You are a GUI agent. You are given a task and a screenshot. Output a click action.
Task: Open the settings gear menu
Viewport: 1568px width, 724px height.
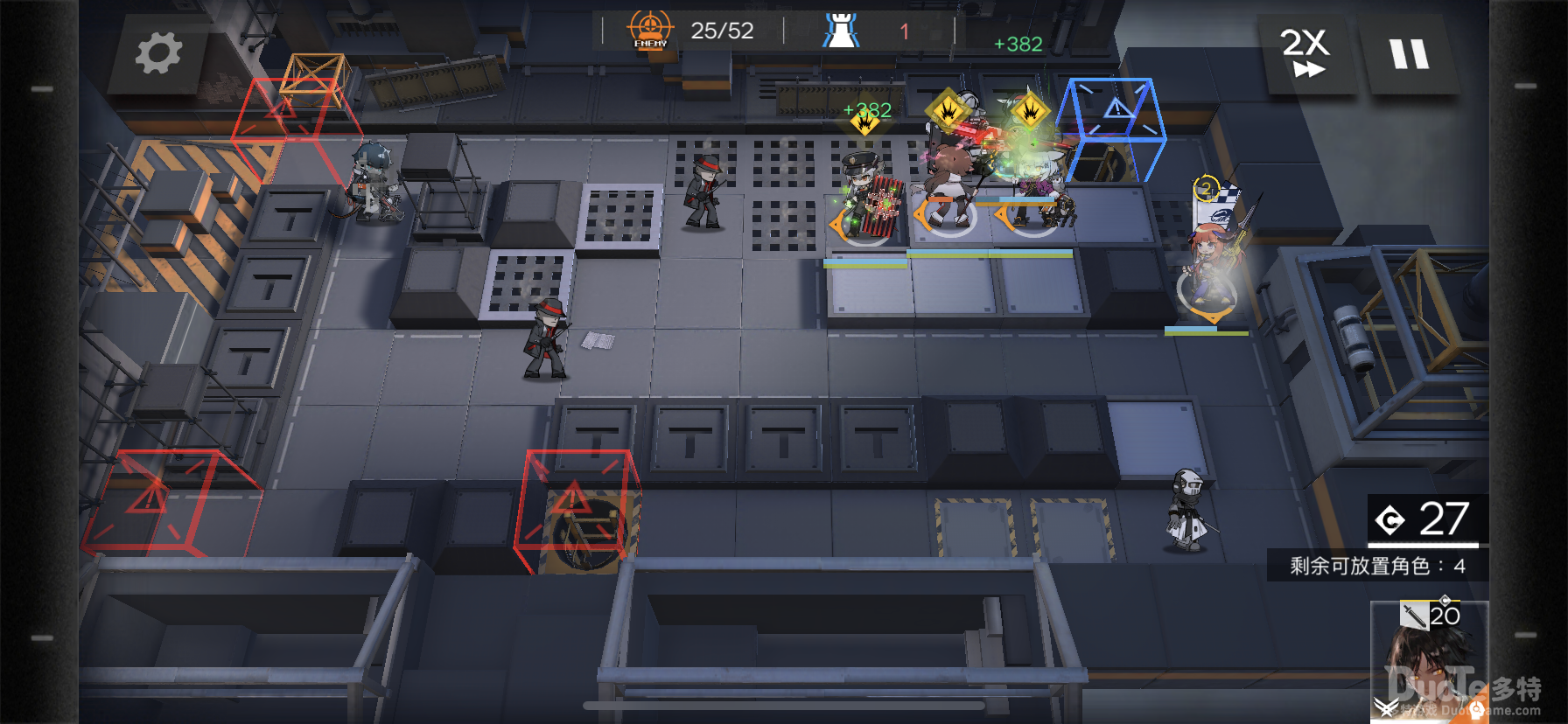tap(158, 53)
